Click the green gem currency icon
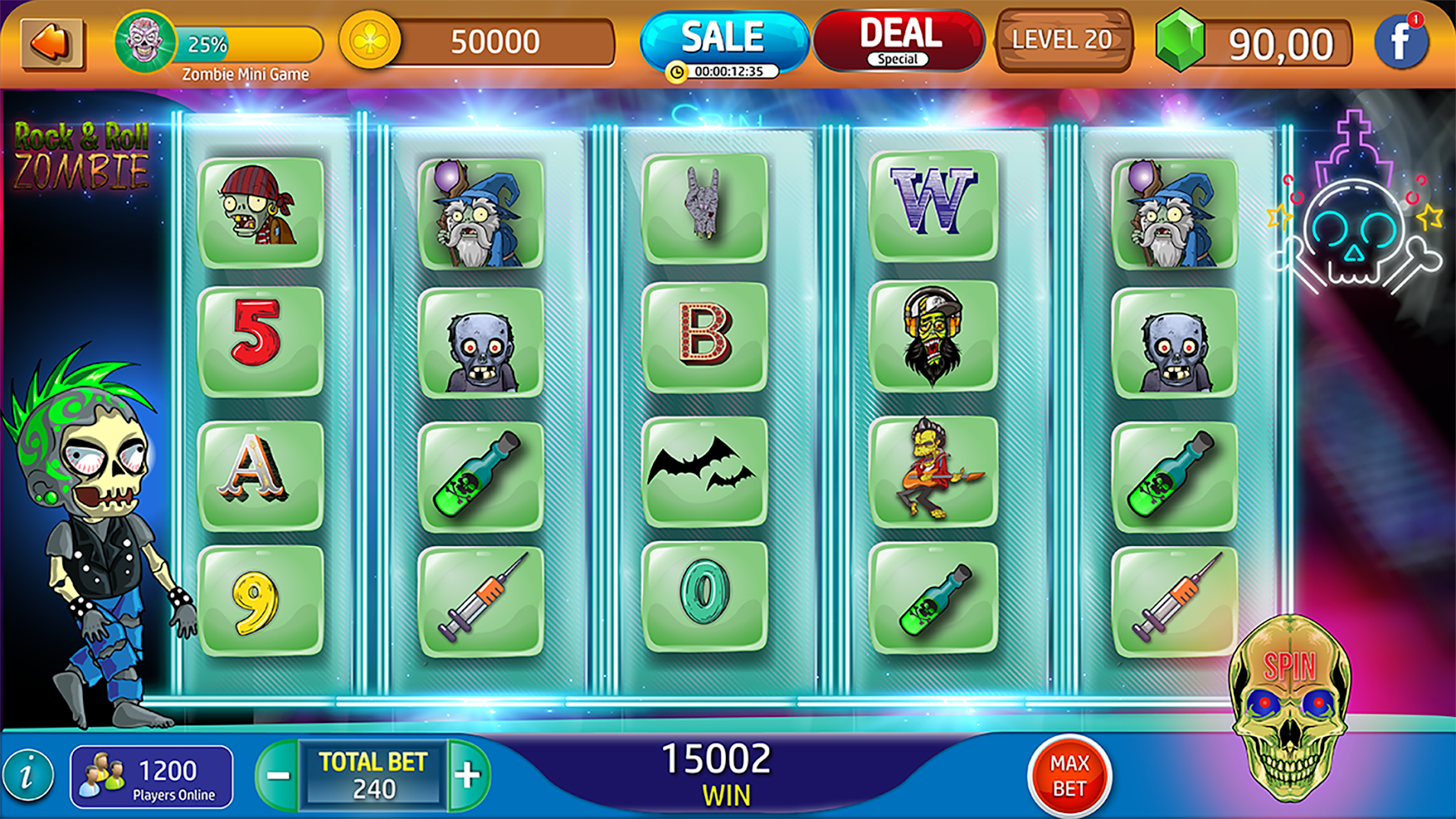The width and height of the screenshot is (1456, 819). [1179, 41]
